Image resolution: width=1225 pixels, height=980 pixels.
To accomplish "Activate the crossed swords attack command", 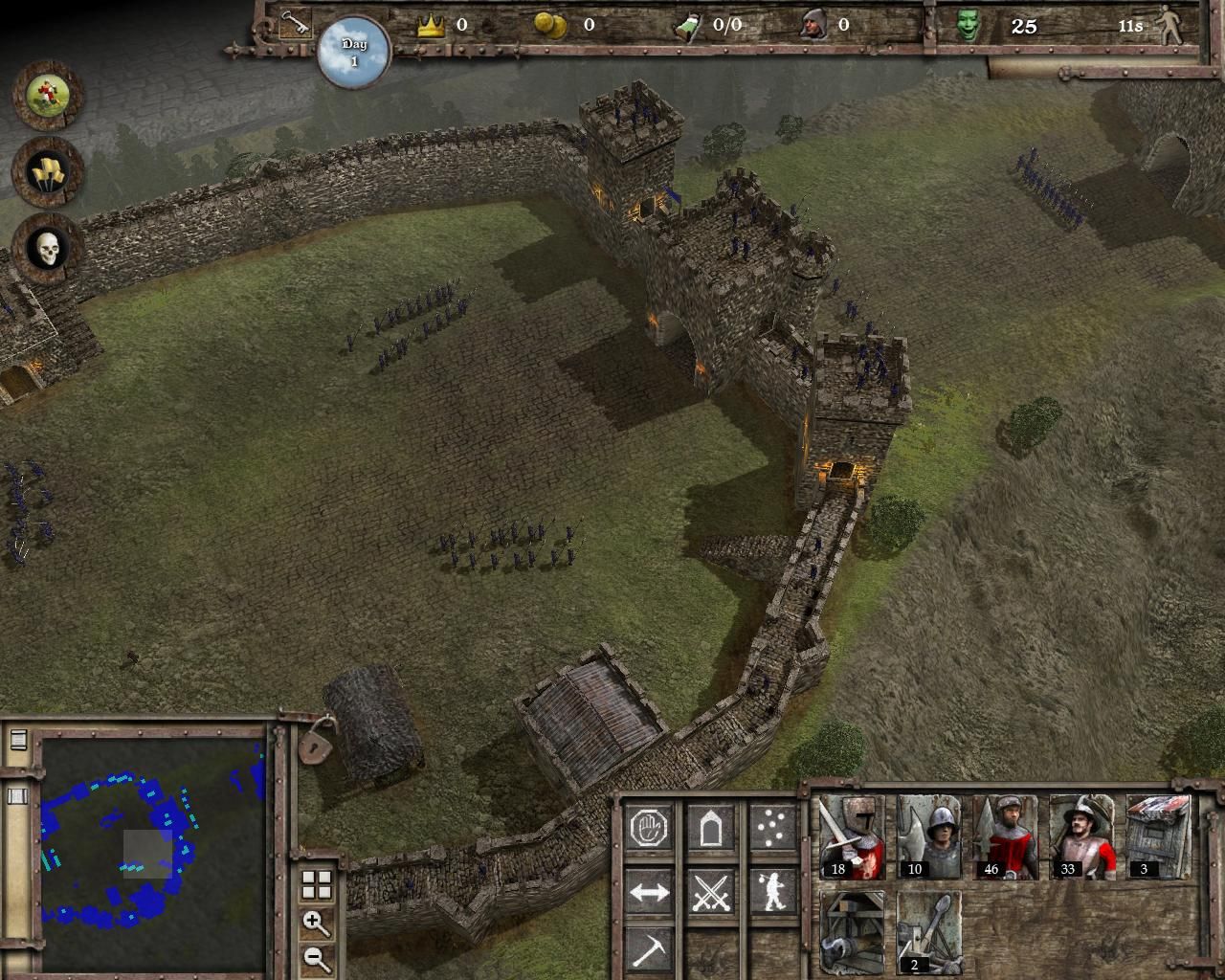I will click(x=710, y=892).
